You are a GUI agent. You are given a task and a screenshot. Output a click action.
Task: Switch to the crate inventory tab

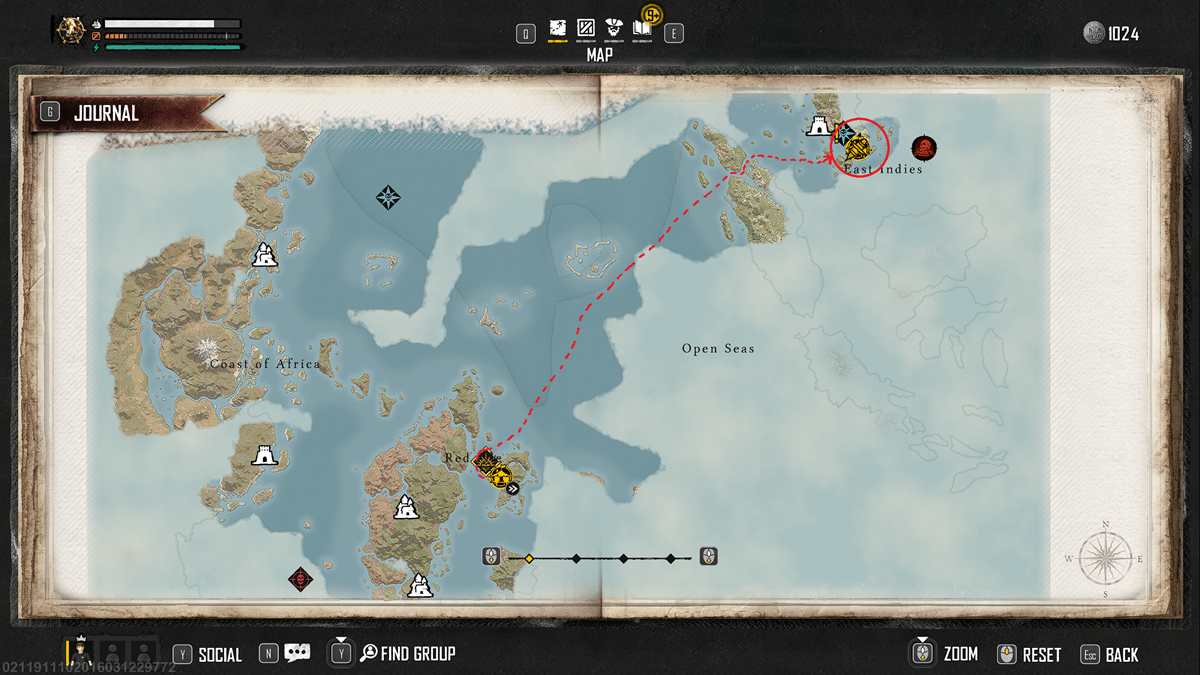(x=586, y=28)
